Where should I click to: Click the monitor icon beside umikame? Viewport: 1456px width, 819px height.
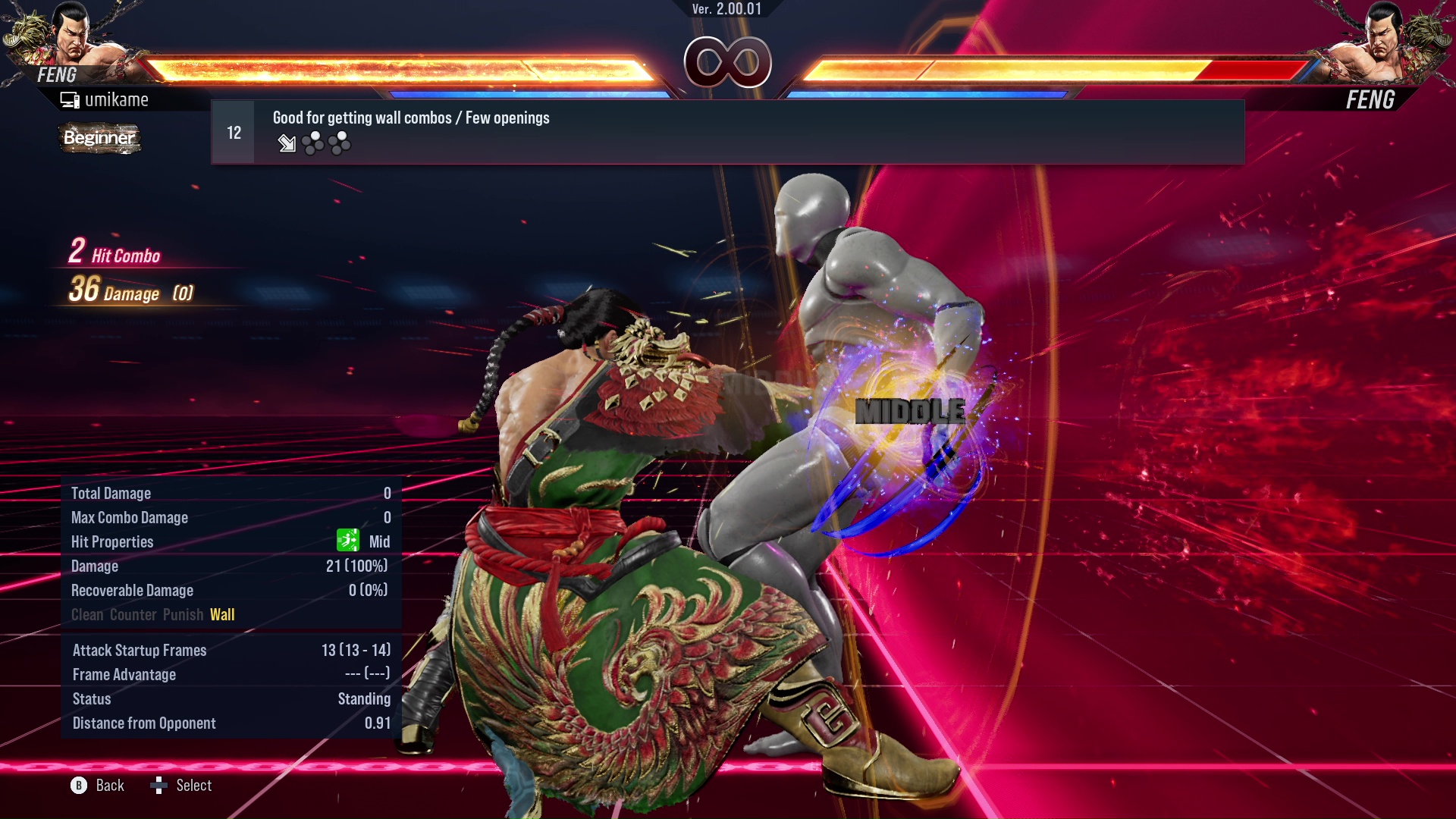[69, 99]
